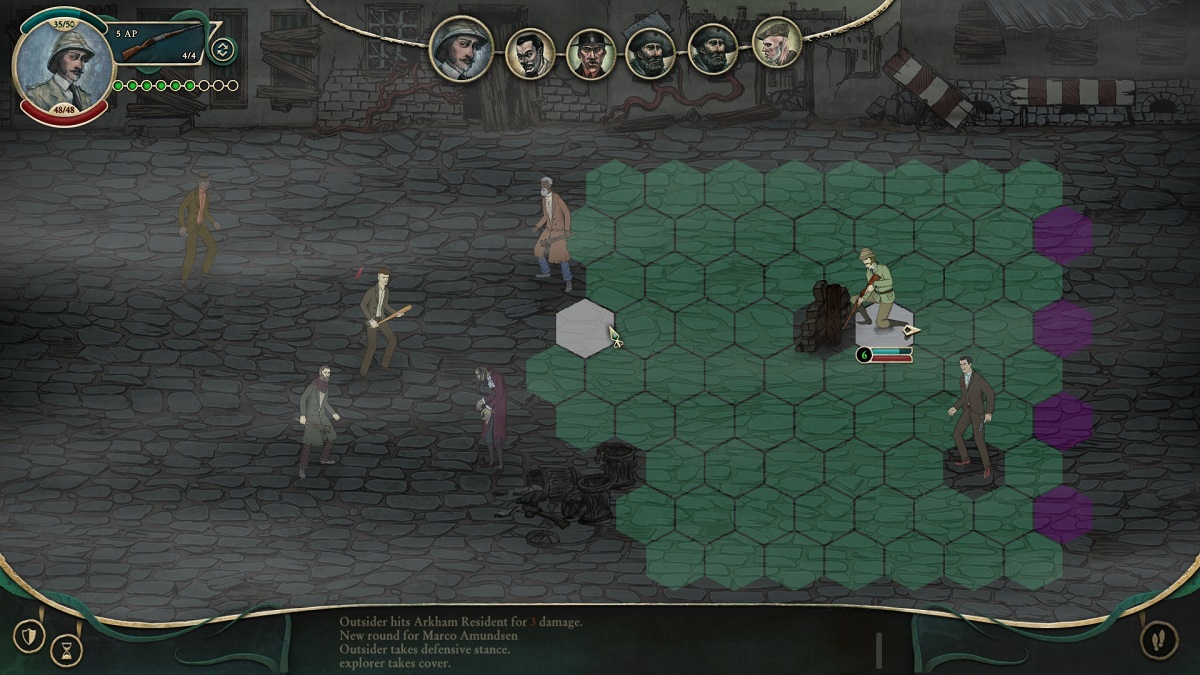Move to the highlighted white hex tile
Viewport: 1200px width, 675px height.
(x=585, y=327)
